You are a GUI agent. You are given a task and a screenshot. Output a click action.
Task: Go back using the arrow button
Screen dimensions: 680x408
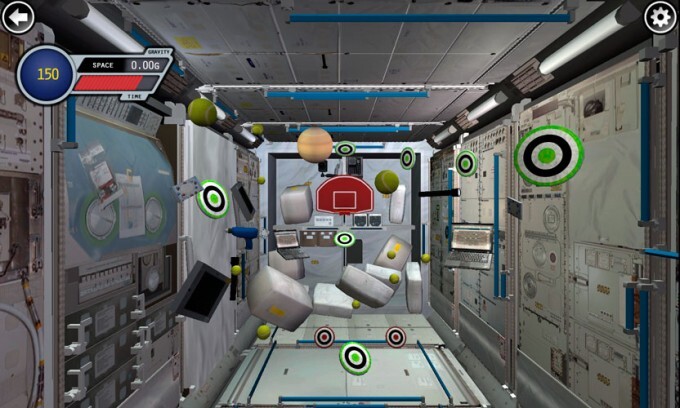[18, 16]
